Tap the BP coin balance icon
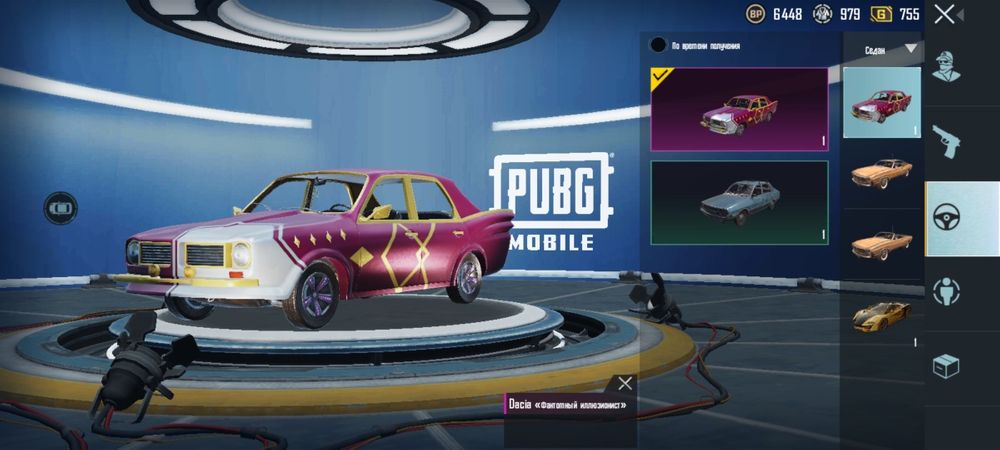The image size is (1000, 450). point(756,14)
